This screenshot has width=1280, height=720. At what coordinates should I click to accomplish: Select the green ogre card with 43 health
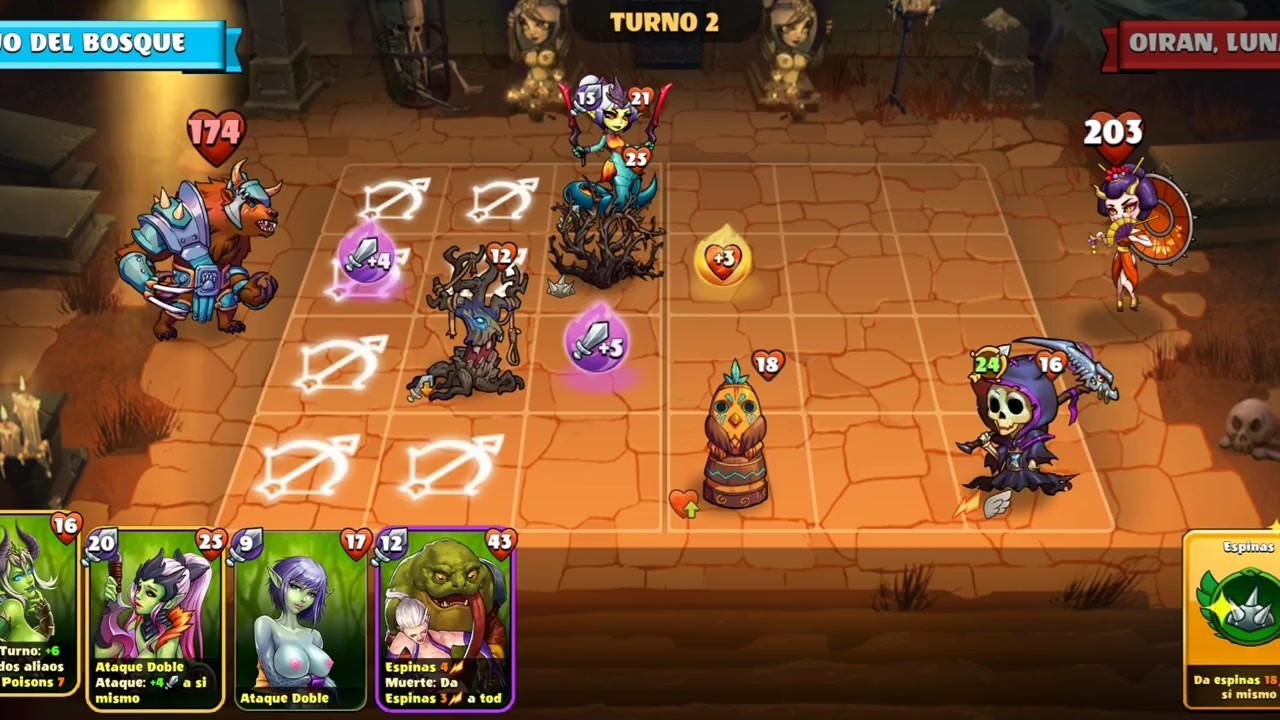tap(446, 620)
